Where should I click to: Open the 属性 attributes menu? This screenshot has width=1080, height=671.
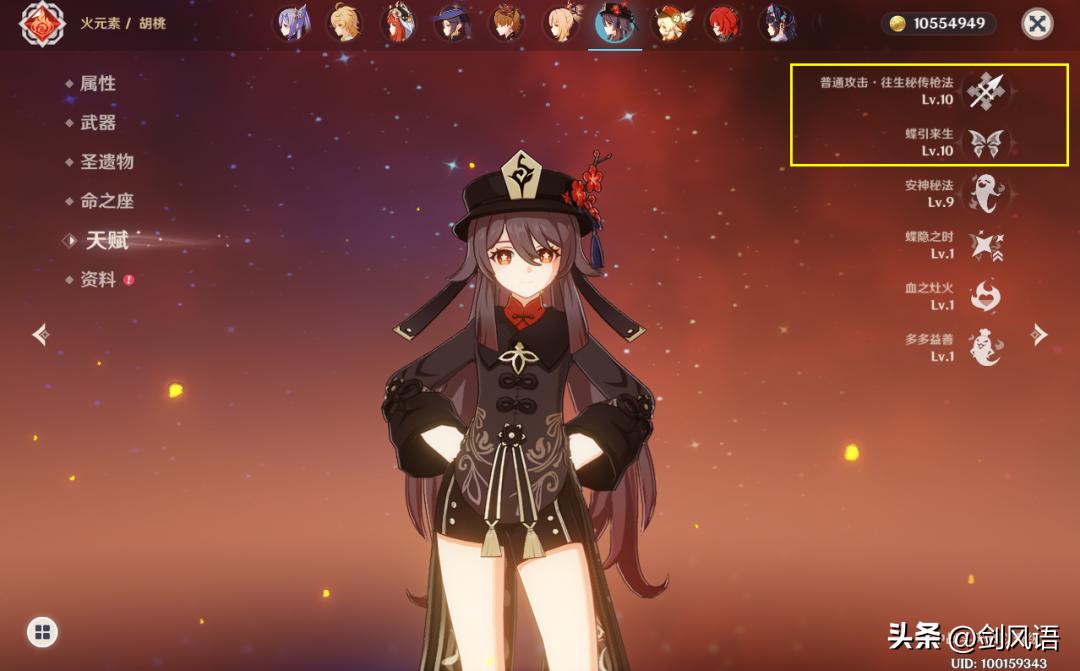click(98, 84)
